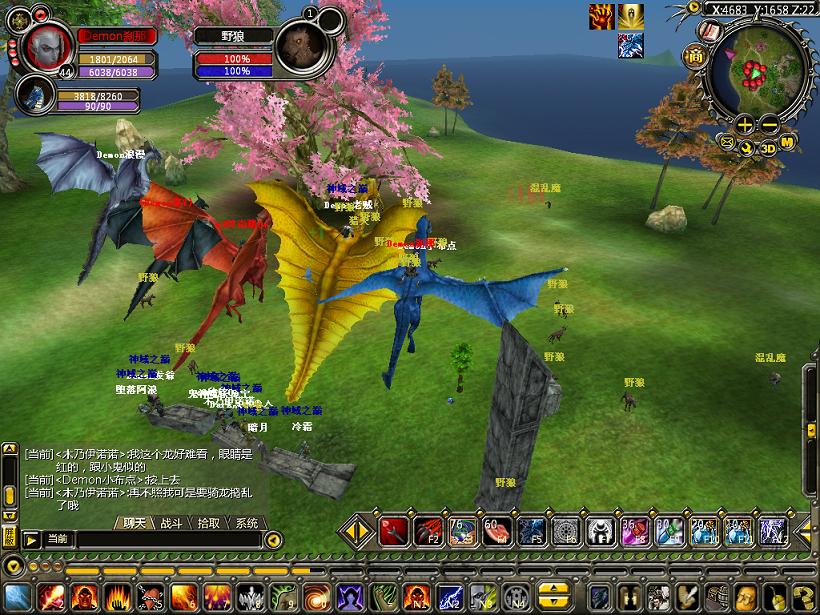Select the flaming hand buff icon

click(602, 16)
